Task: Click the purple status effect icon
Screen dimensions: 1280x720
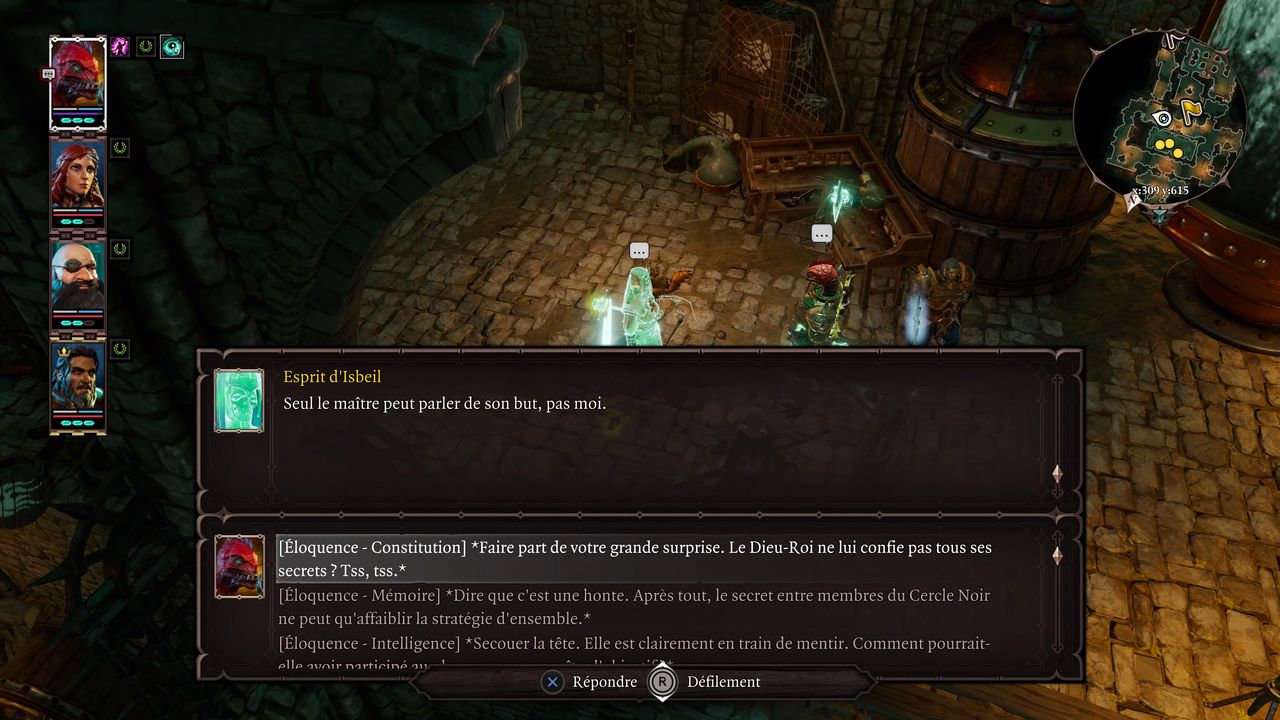Action: pyautogui.click(x=121, y=47)
